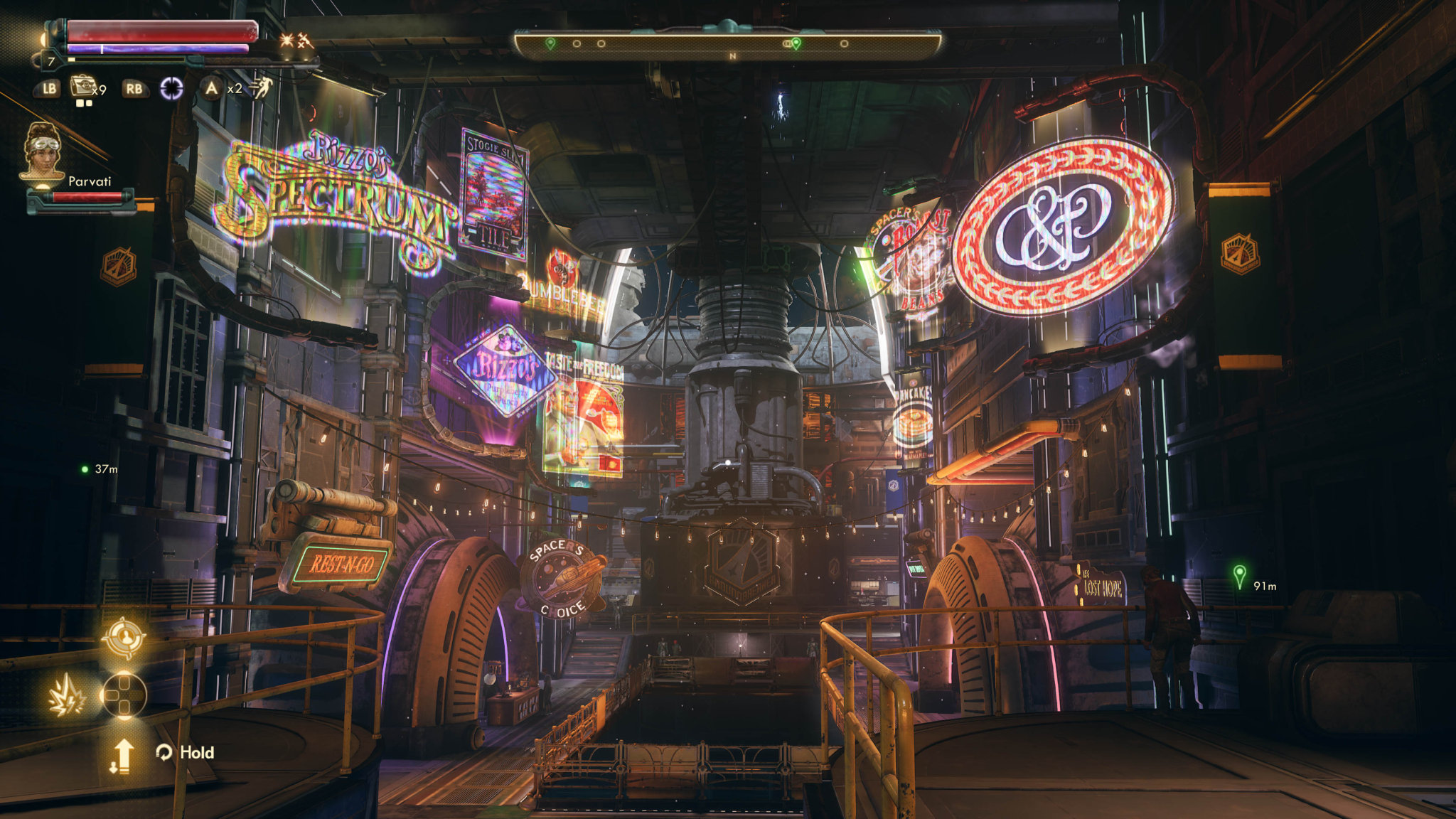Select the medical inhaler item icon
Image resolution: width=1456 pixels, height=819 pixels.
click(83, 87)
